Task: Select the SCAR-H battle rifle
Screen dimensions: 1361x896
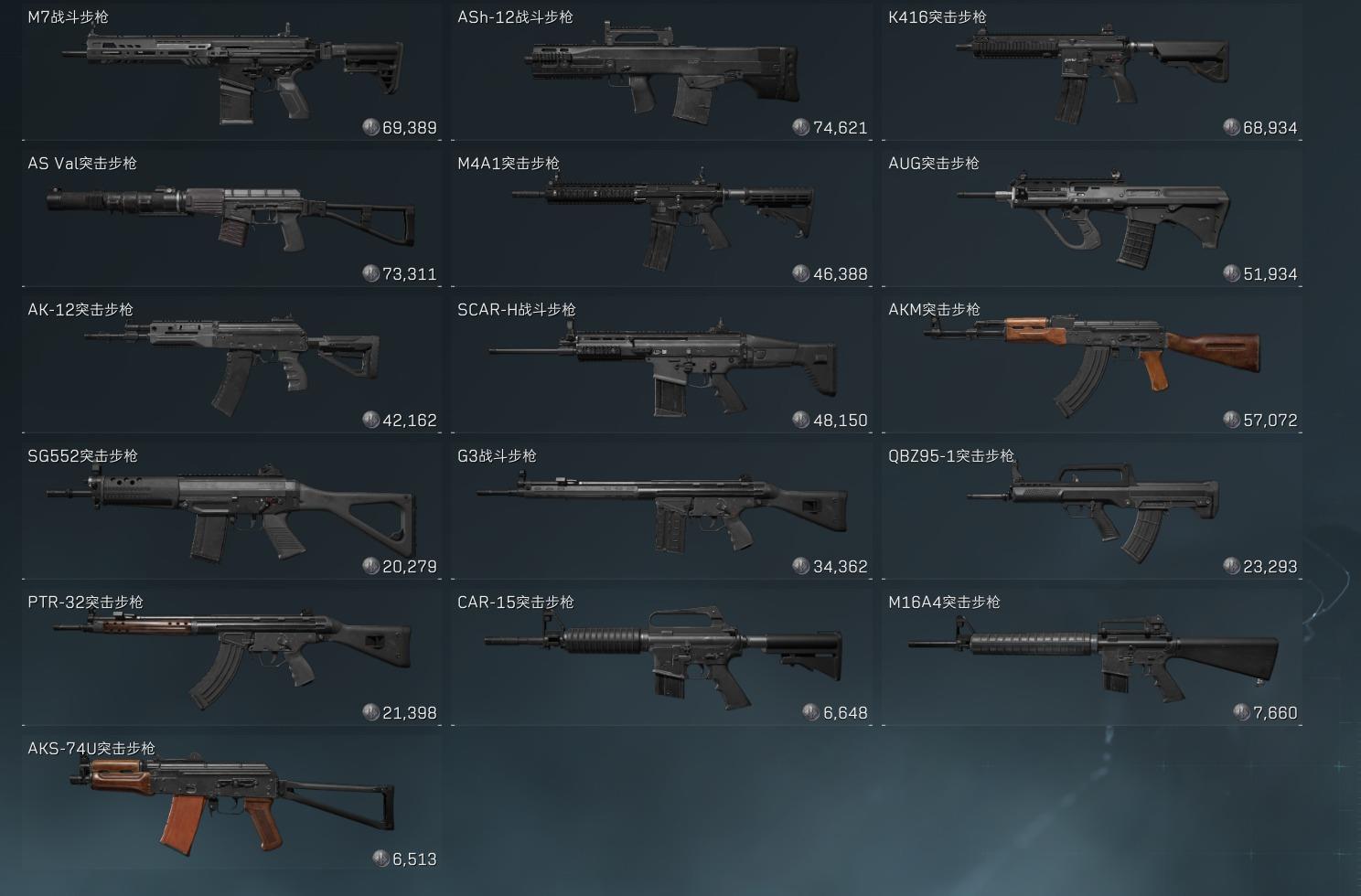Action: [x=661, y=366]
